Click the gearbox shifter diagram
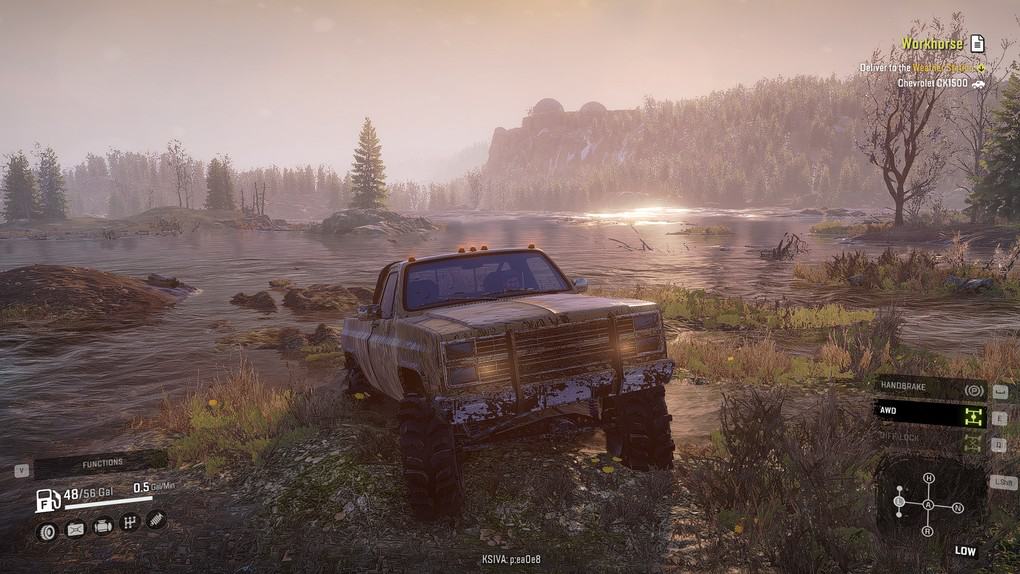The height and width of the screenshot is (574, 1020). click(928, 505)
